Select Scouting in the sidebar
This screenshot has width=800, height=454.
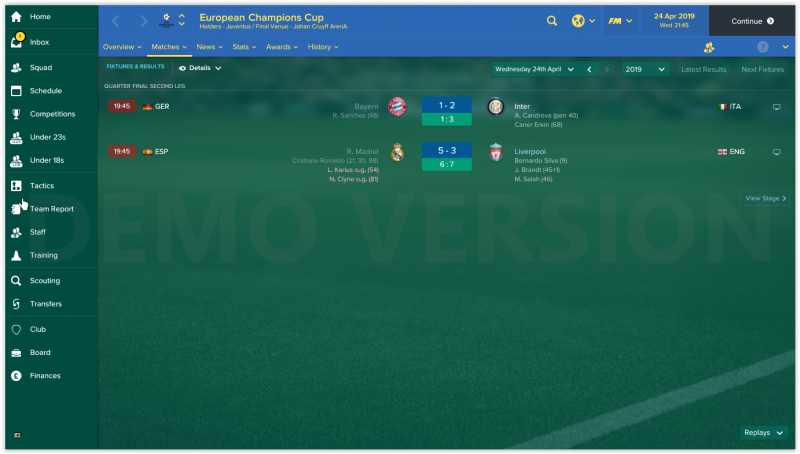click(x=45, y=281)
